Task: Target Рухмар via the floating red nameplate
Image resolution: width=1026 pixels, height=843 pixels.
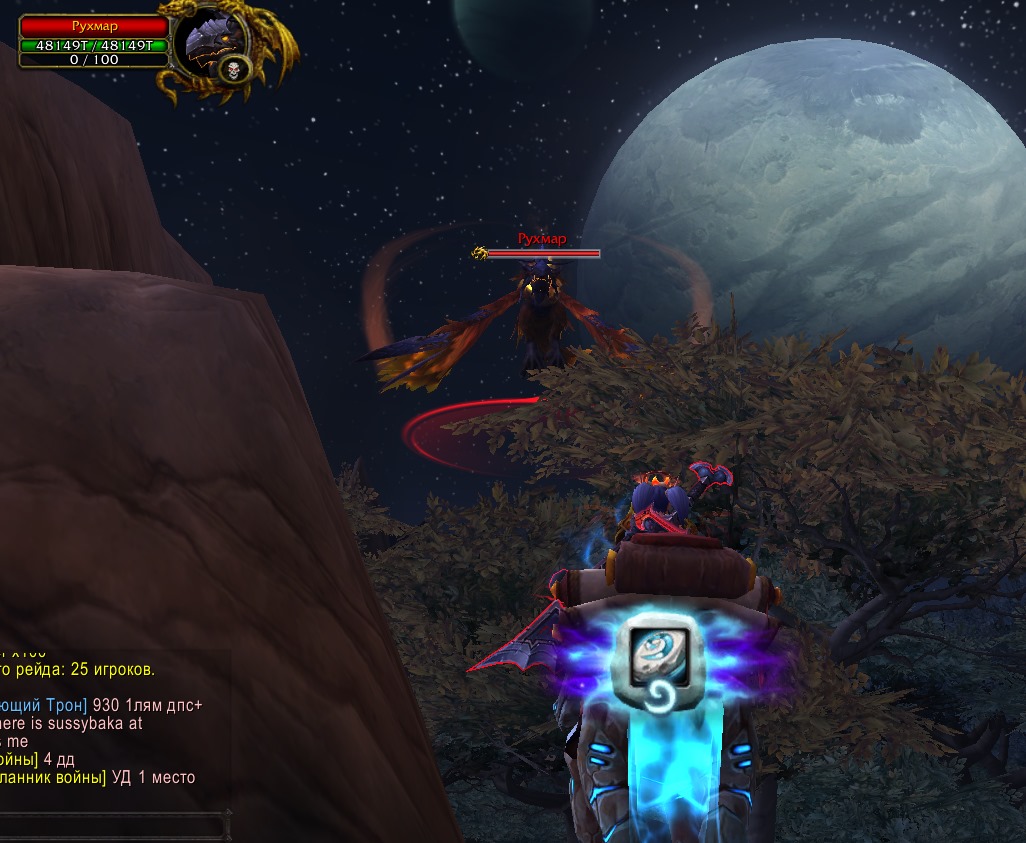Action: (x=541, y=240)
